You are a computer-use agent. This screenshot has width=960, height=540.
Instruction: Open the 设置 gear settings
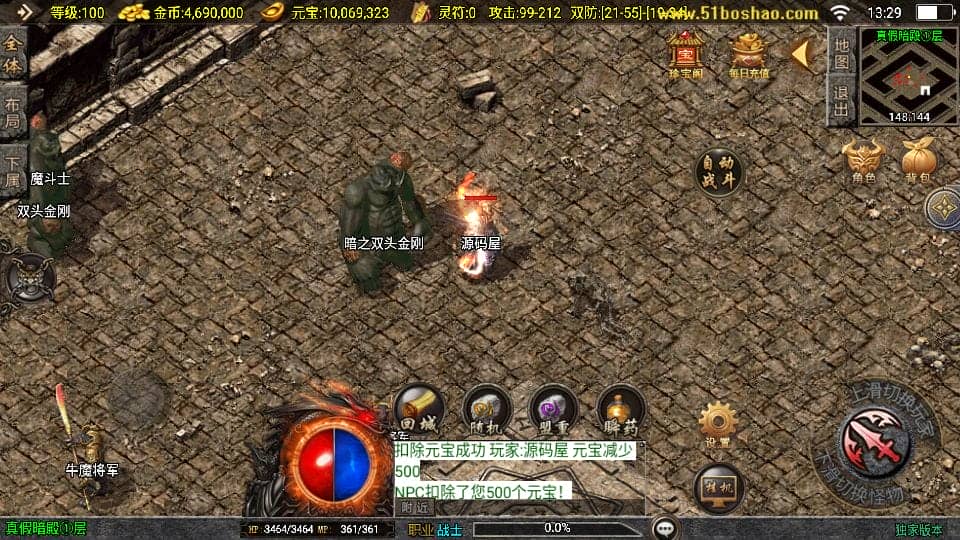[716, 424]
